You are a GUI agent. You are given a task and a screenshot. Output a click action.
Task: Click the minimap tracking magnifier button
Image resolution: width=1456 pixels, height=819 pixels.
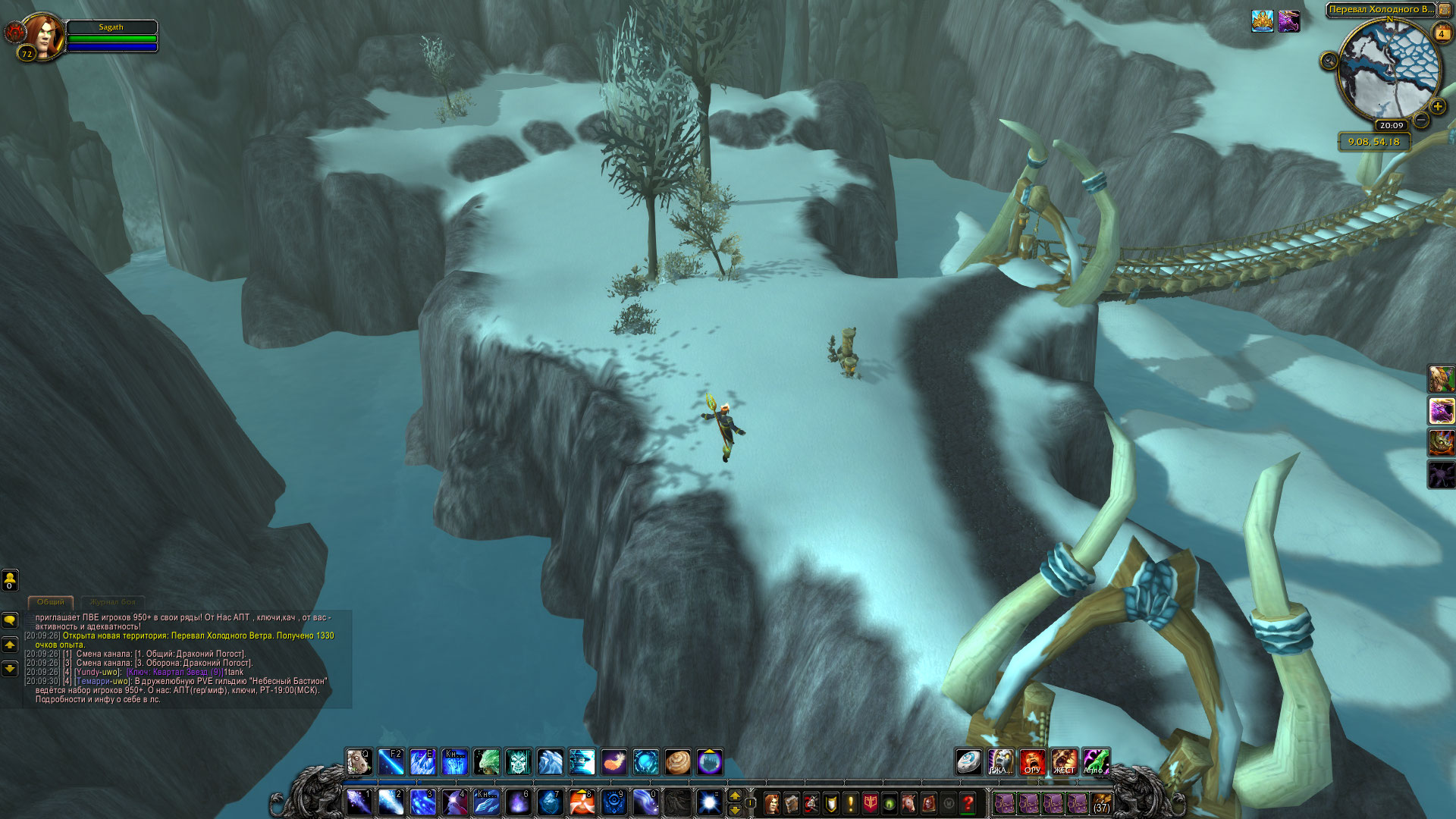click(x=1329, y=61)
